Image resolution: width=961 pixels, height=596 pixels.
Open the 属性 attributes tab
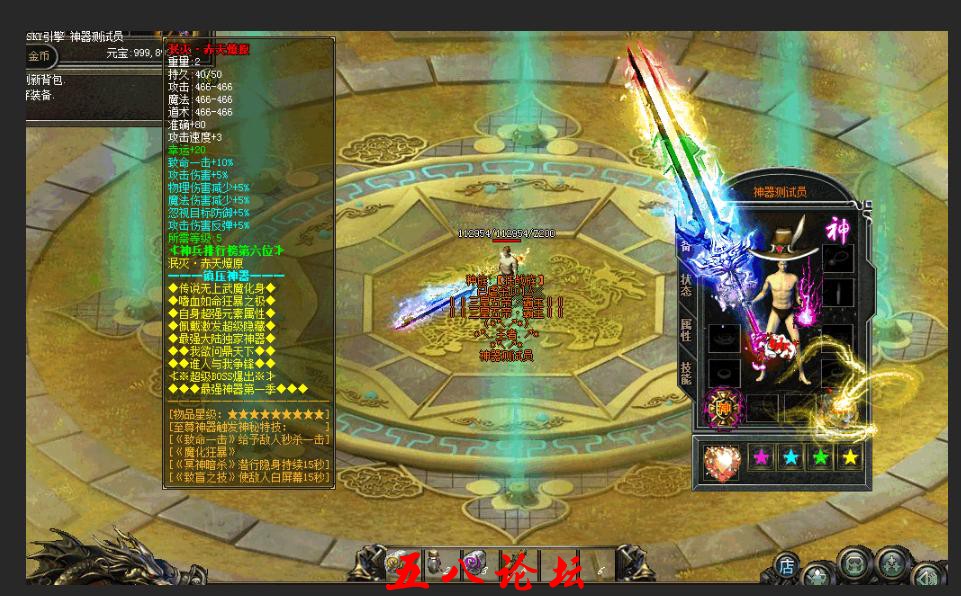[686, 329]
